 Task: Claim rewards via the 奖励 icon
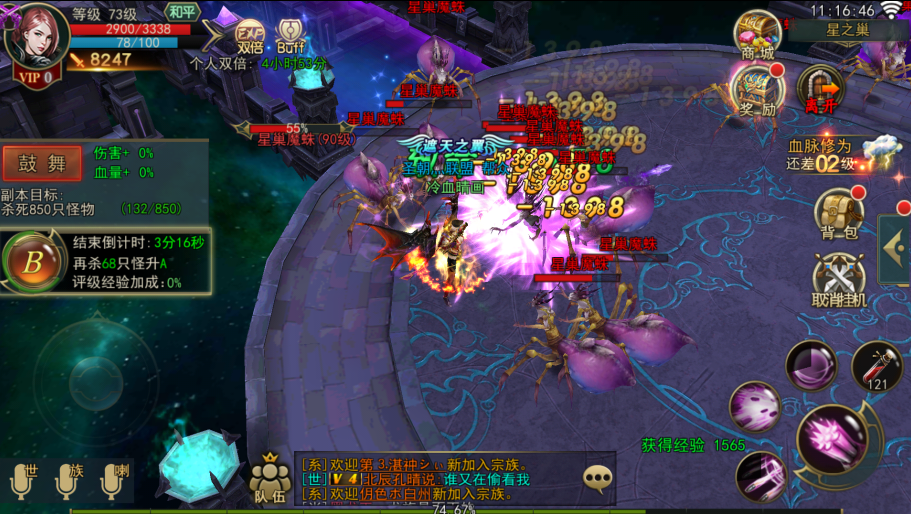pyautogui.click(x=757, y=90)
